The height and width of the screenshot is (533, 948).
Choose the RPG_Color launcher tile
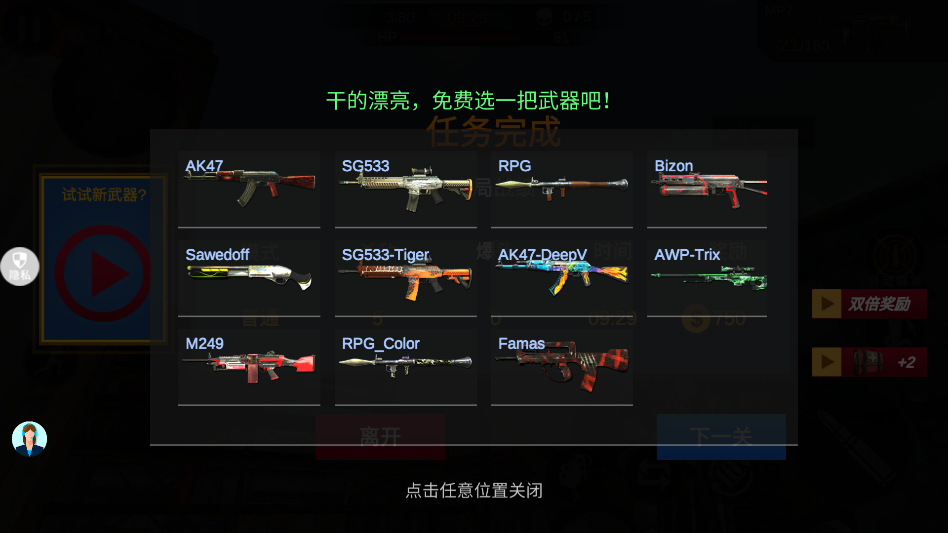pyautogui.click(x=405, y=367)
